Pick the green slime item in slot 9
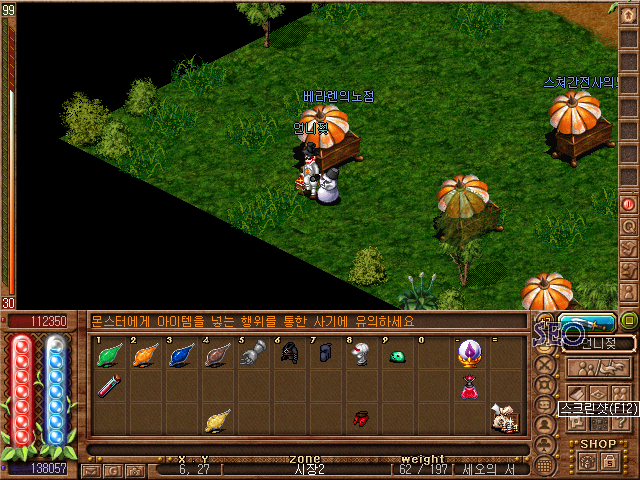Viewport: 640px width, 480px height. click(x=397, y=355)
